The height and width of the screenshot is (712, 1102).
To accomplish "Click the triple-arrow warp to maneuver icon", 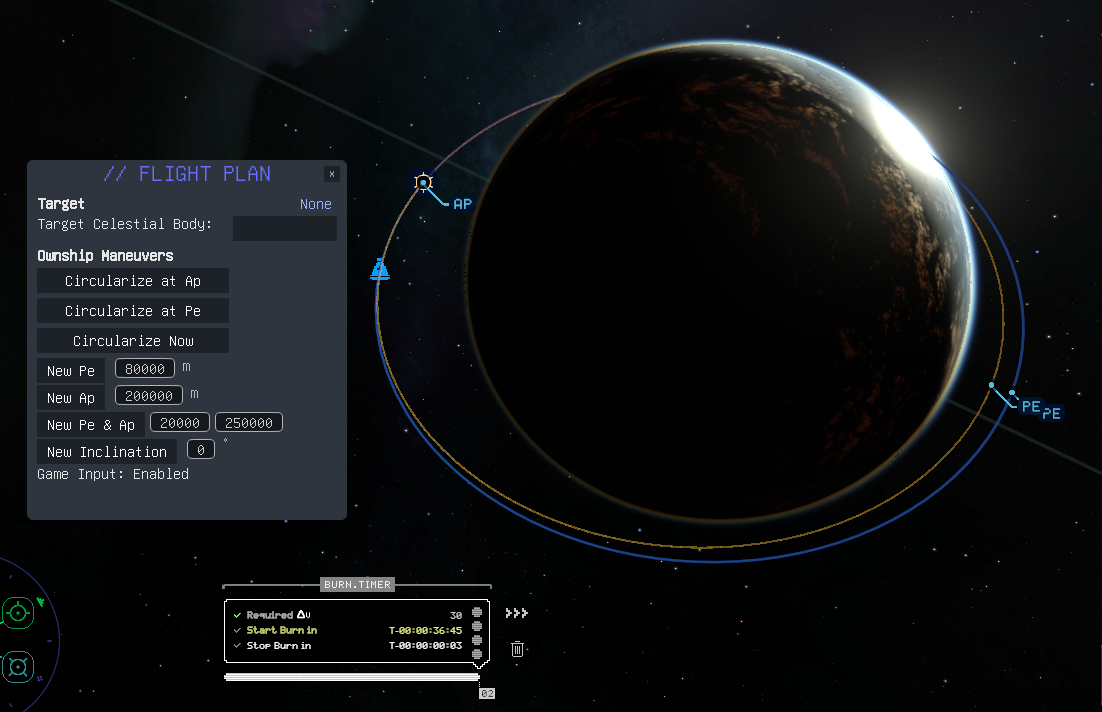I will pyautogui.click(x=516, y=613).
